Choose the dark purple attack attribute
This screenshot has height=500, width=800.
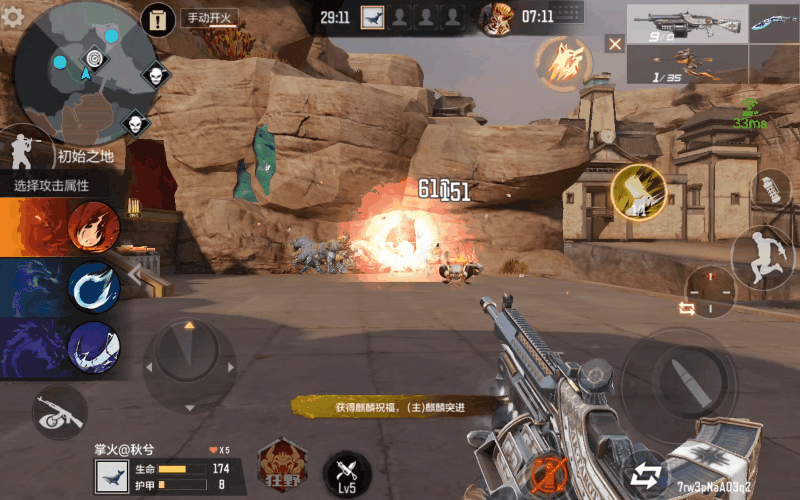(94, 347)
